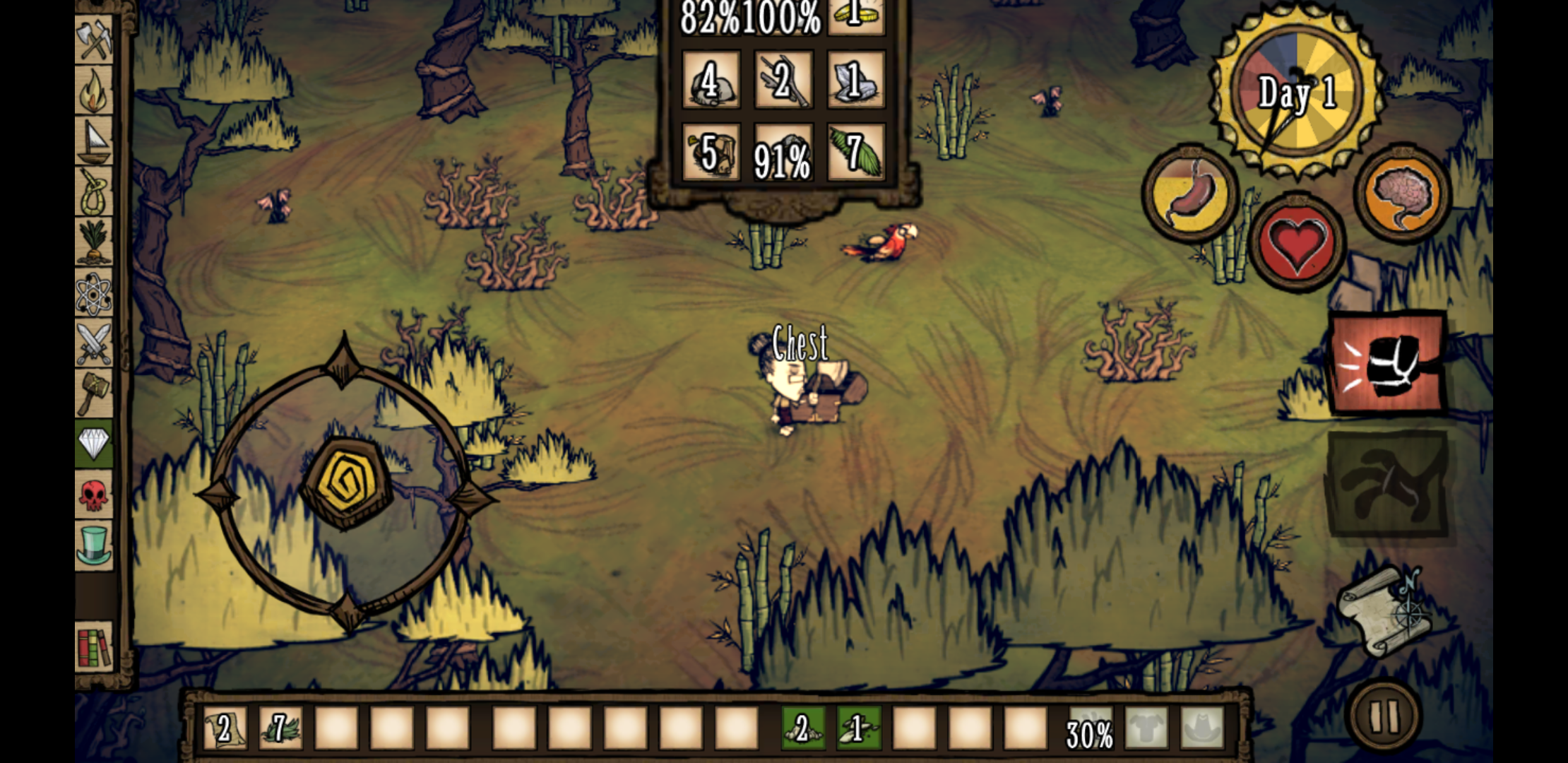This screenshot has width=1568, height=763.
Task: Select the cut grass inventory slot
Action: 280,728
